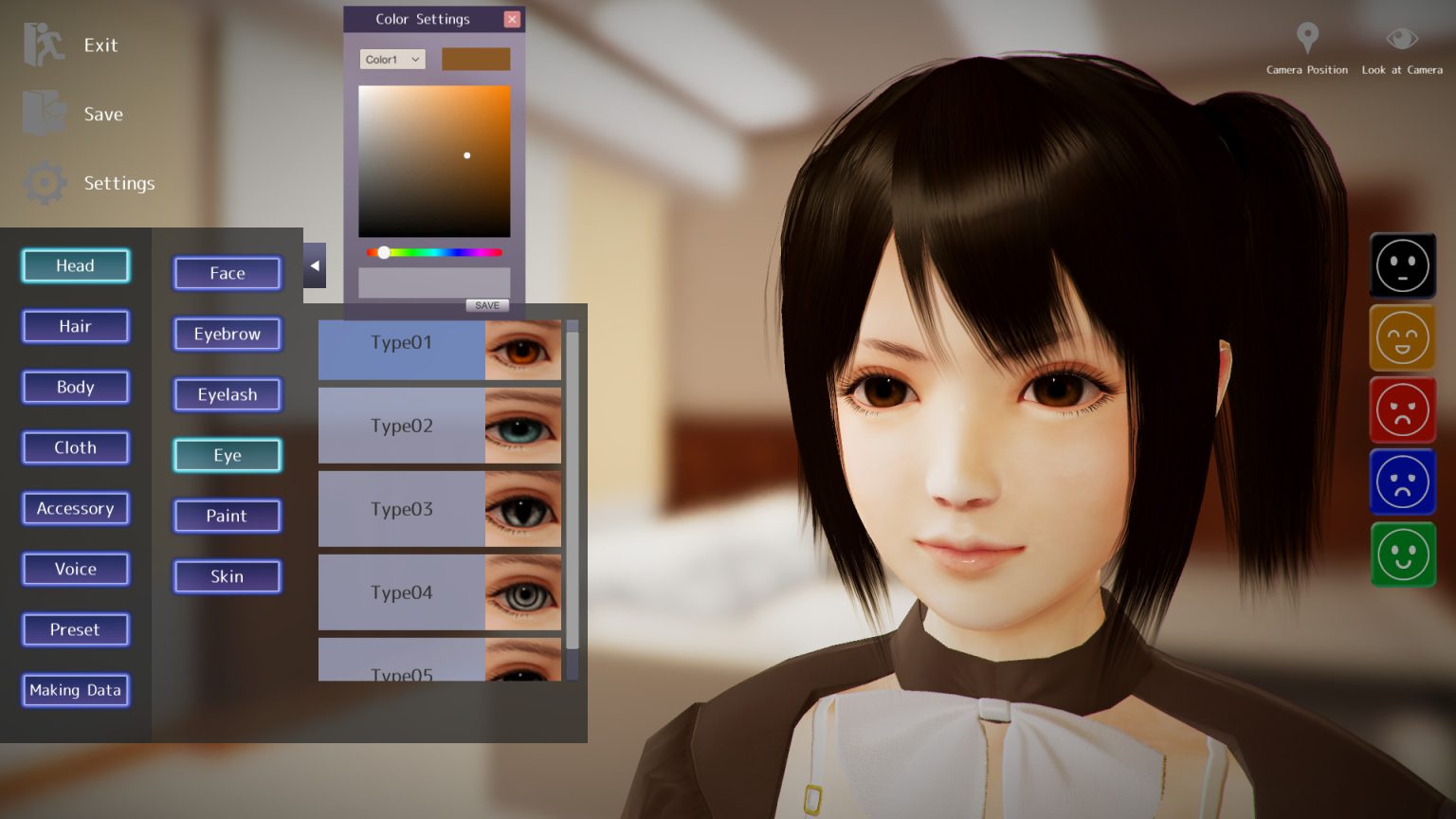
Task: Open the Color1 dropdown
Action: click(x=391, y=59)
